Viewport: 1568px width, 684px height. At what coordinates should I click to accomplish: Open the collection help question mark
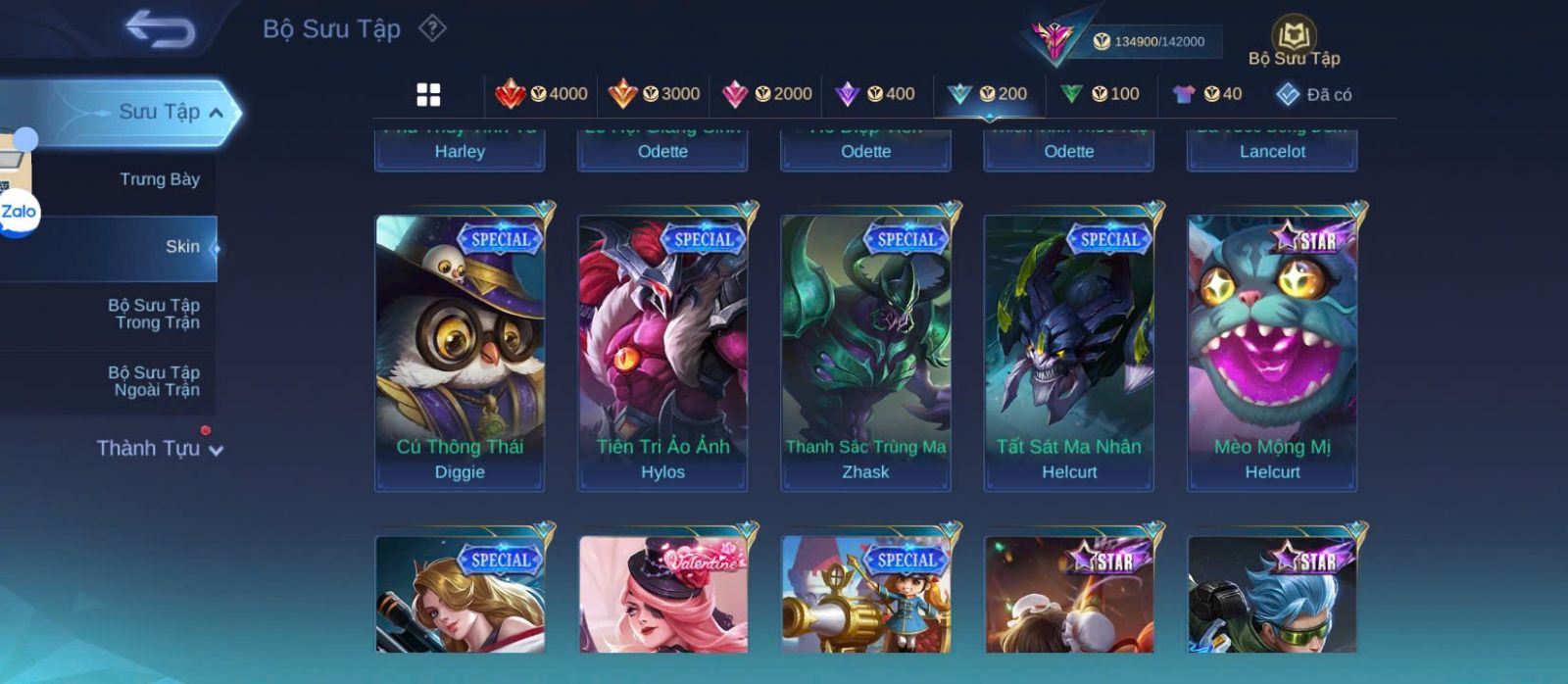tap(432, 28)
